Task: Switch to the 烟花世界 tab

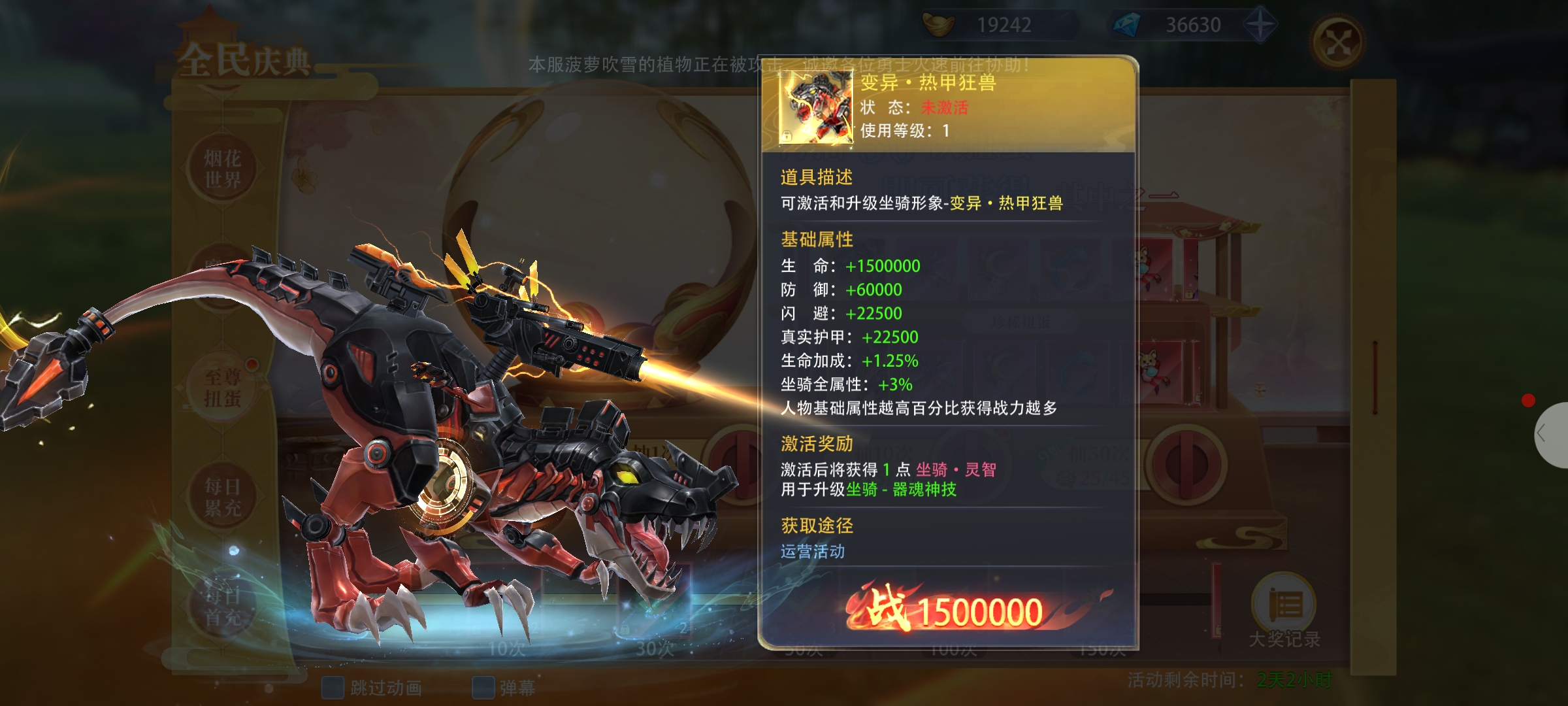Action: pos(223,169)
